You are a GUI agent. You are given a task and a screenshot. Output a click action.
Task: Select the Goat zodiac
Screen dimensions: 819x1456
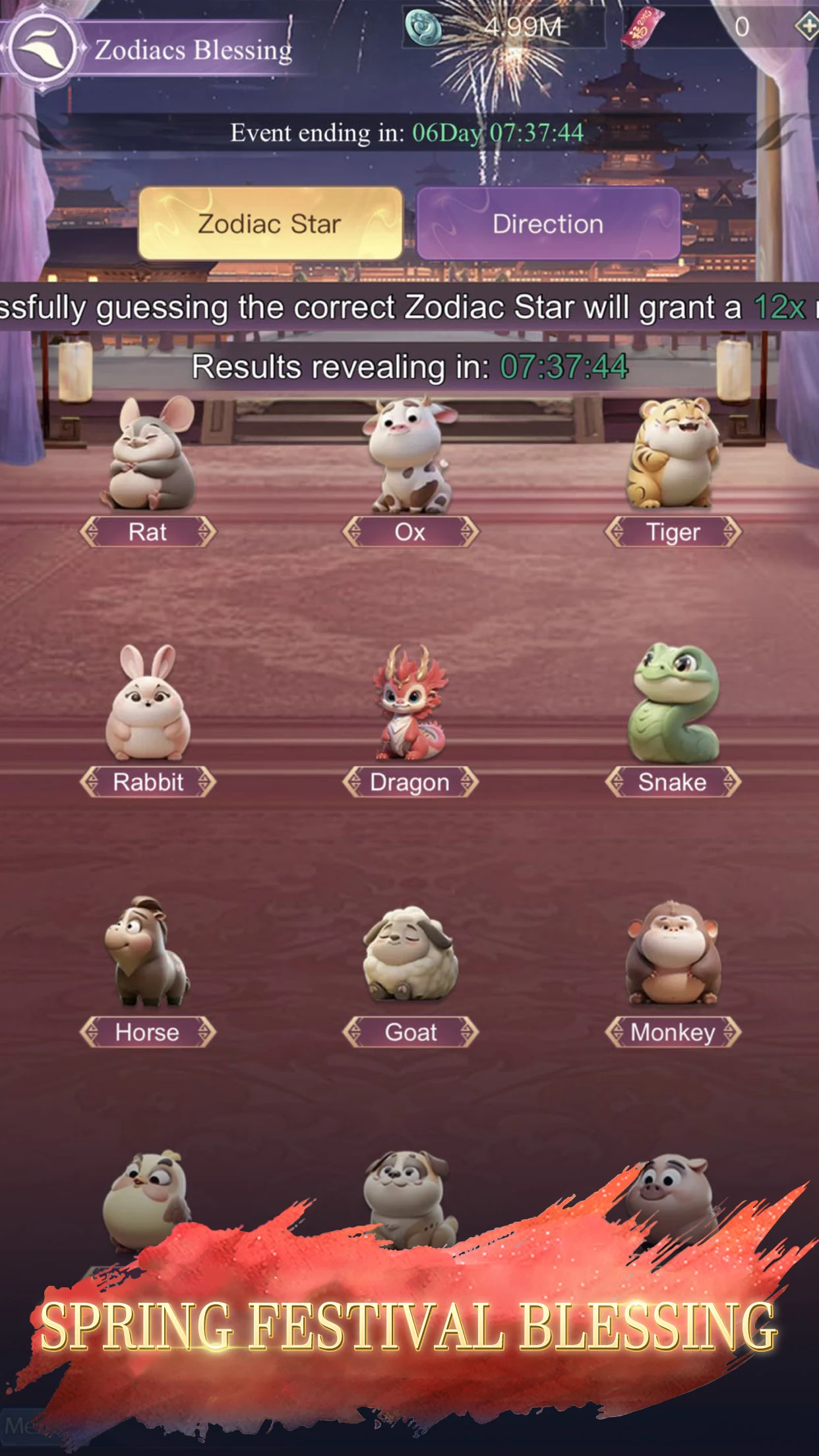[410, 956]
